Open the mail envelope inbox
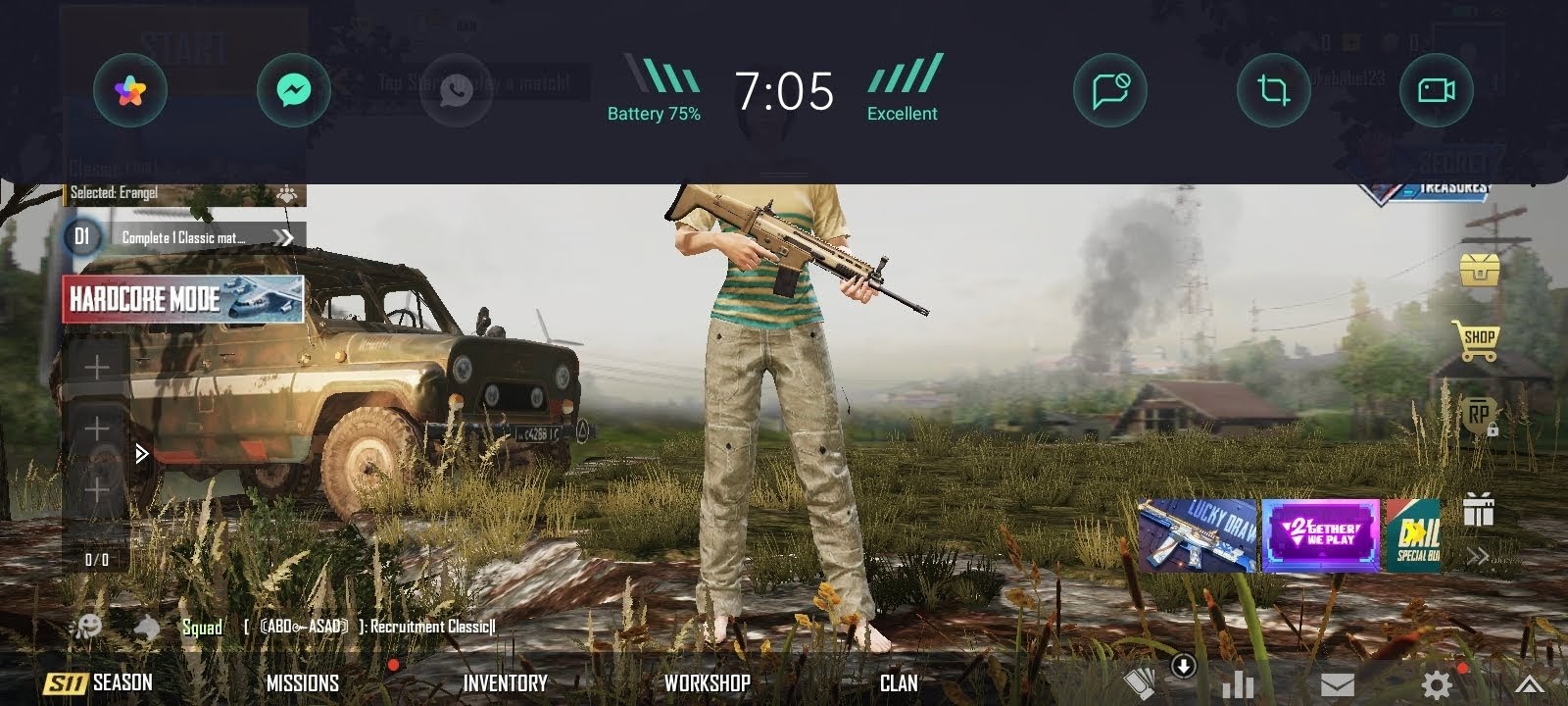Viewport: 1568px width, 706px height. point(1338,684)
